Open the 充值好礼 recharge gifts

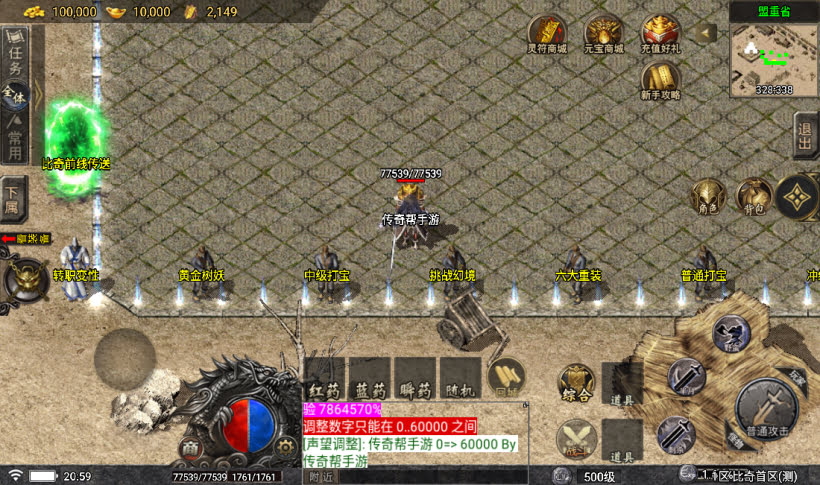click(x=661, y=34)
